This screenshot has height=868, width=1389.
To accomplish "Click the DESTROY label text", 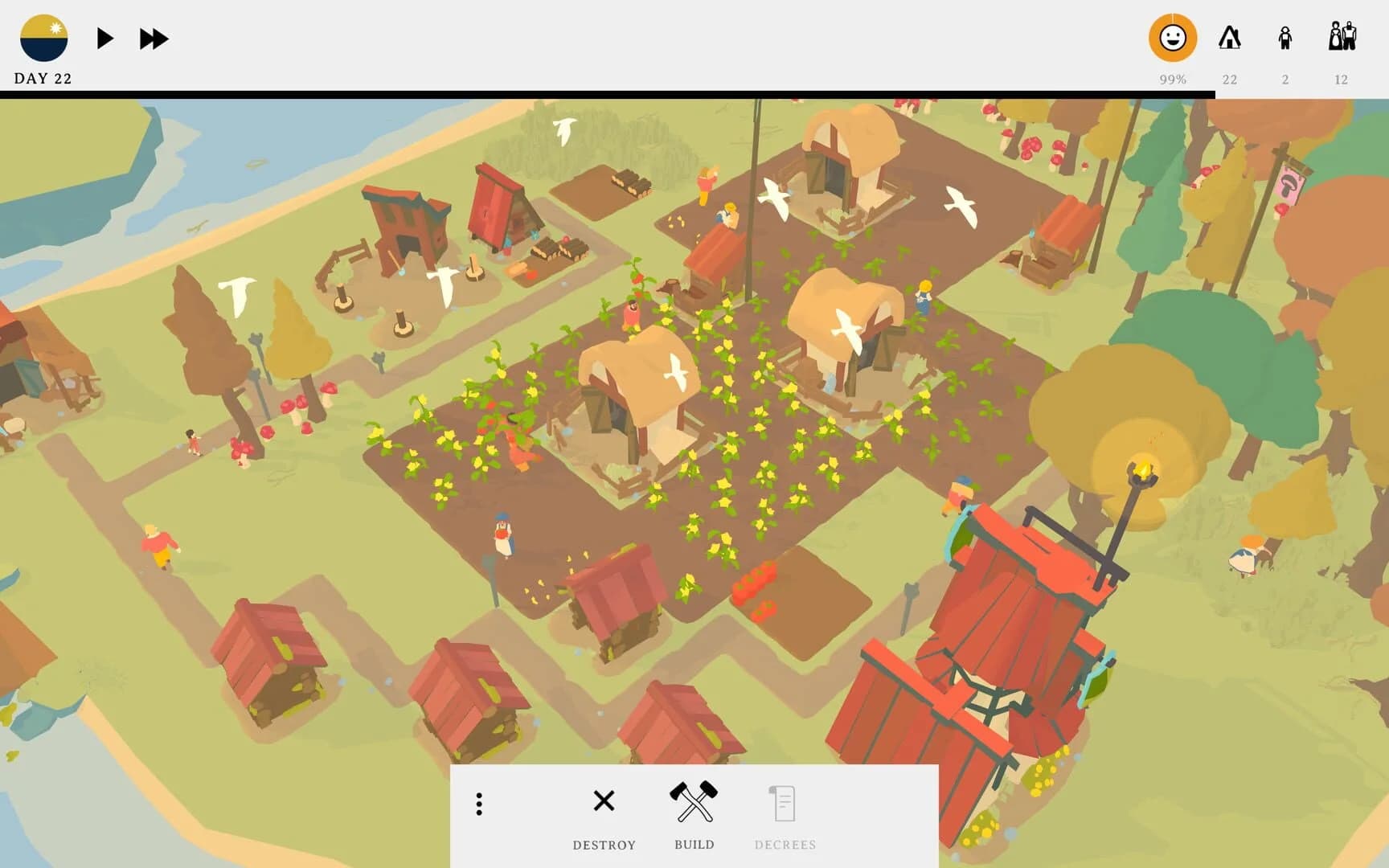I will [604, 845].
